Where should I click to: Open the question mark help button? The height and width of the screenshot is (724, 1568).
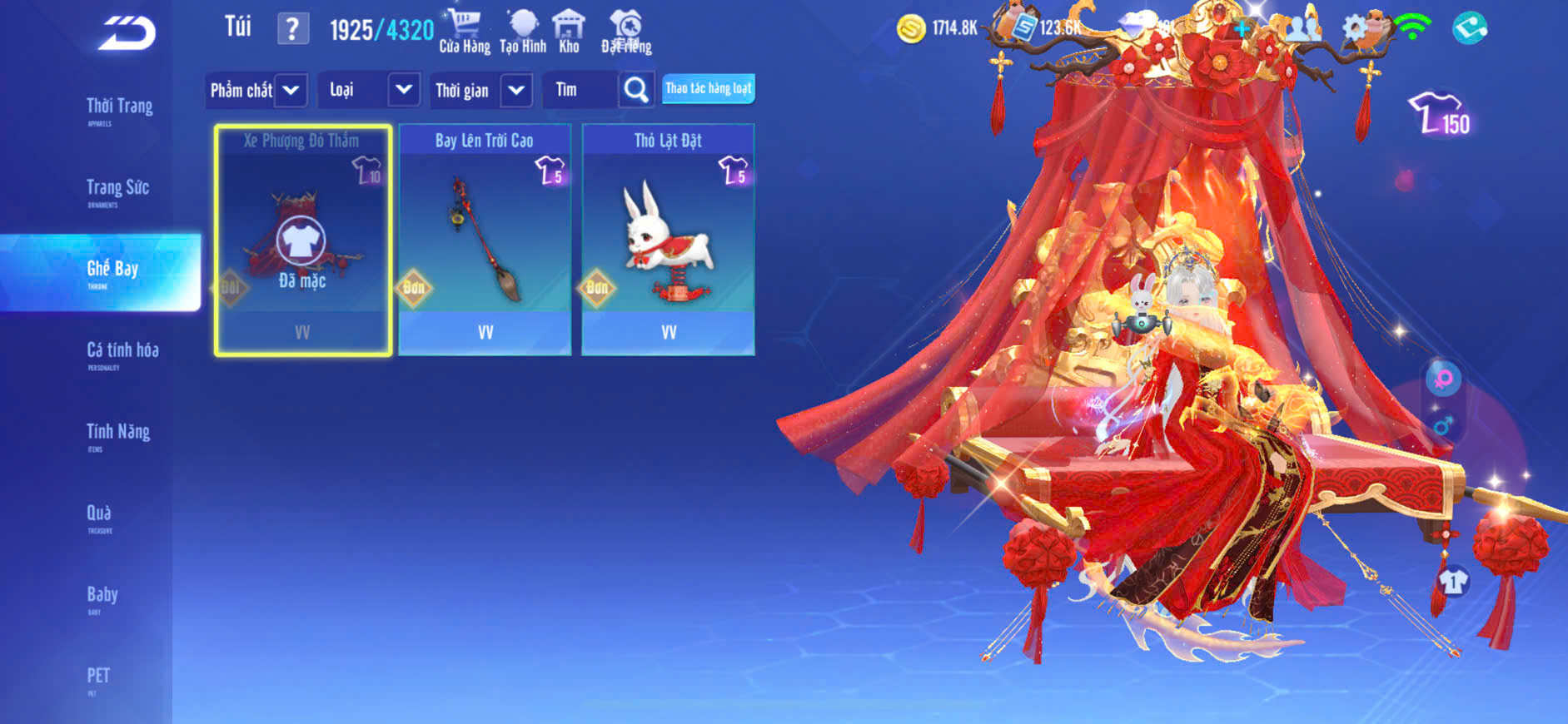[292, 29]
